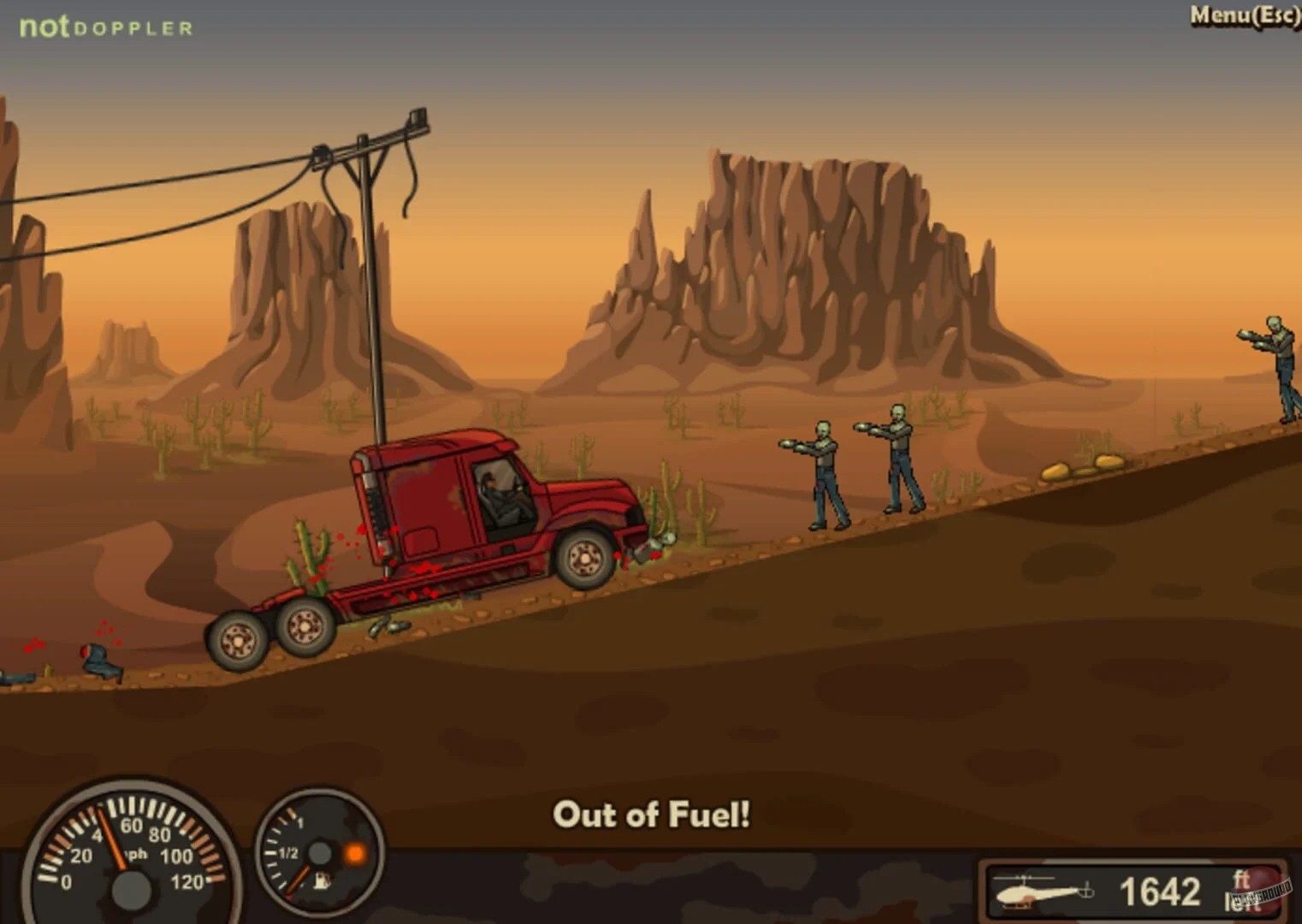The image size is (1302, 924).
Task: Click the 120 mark on the speedometer dial
Action: [187, 880]
